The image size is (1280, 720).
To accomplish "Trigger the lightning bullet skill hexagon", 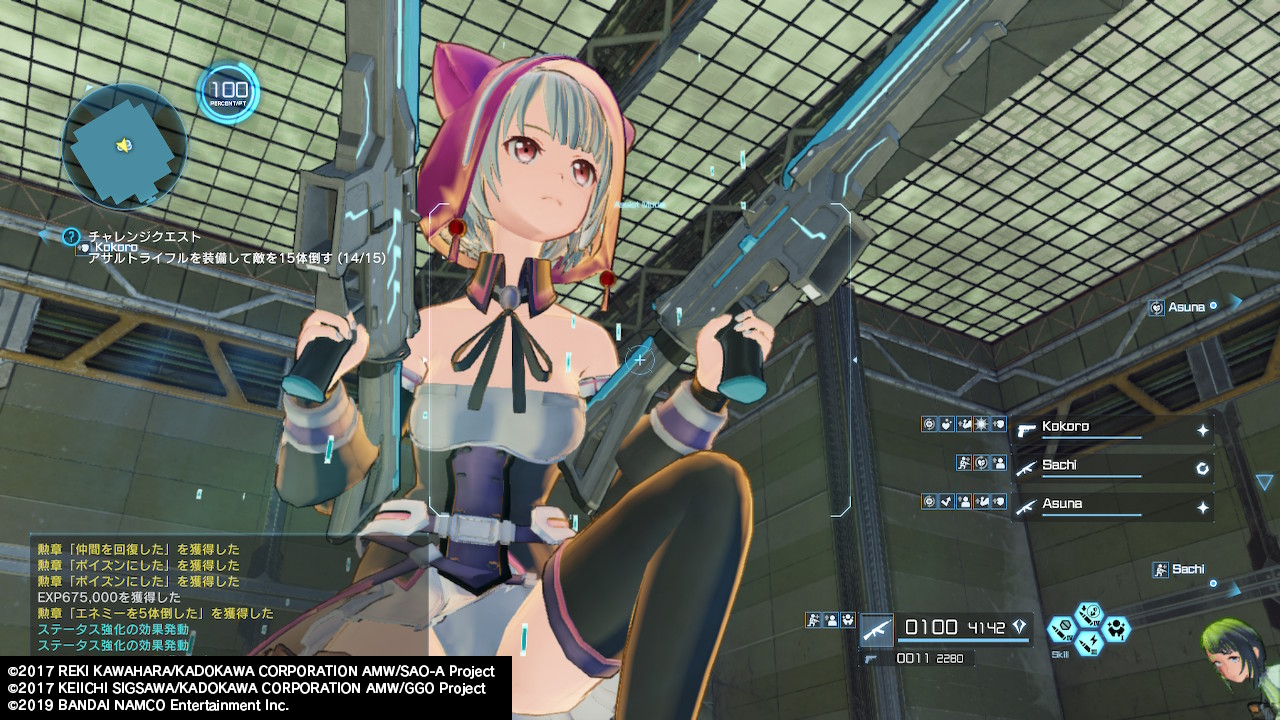I will [x=1089, y=644].
